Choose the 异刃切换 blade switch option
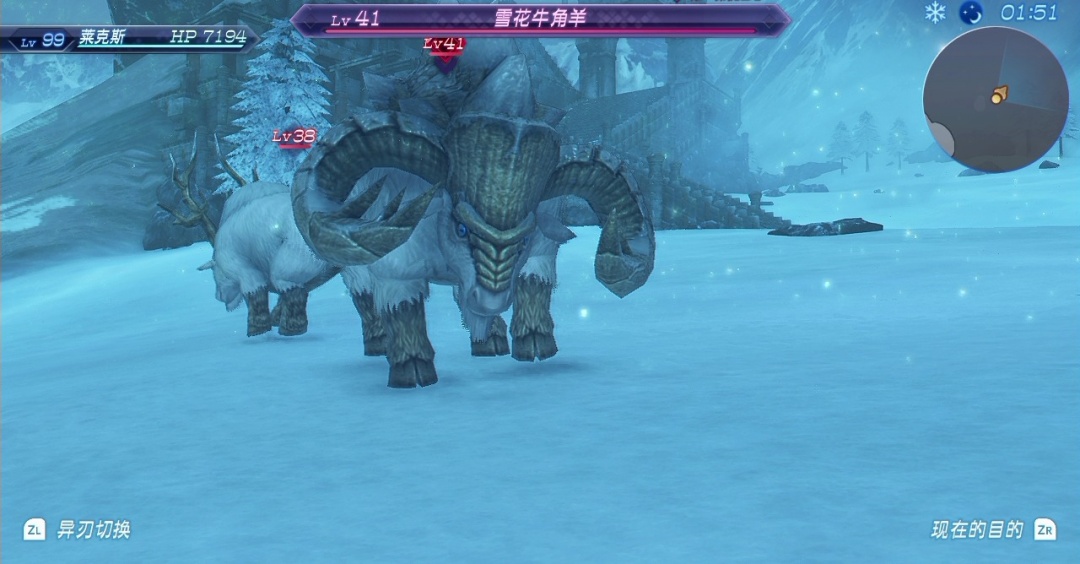Image resolution: width=1080 pixels, height=564 pixels. click(93, 530)
